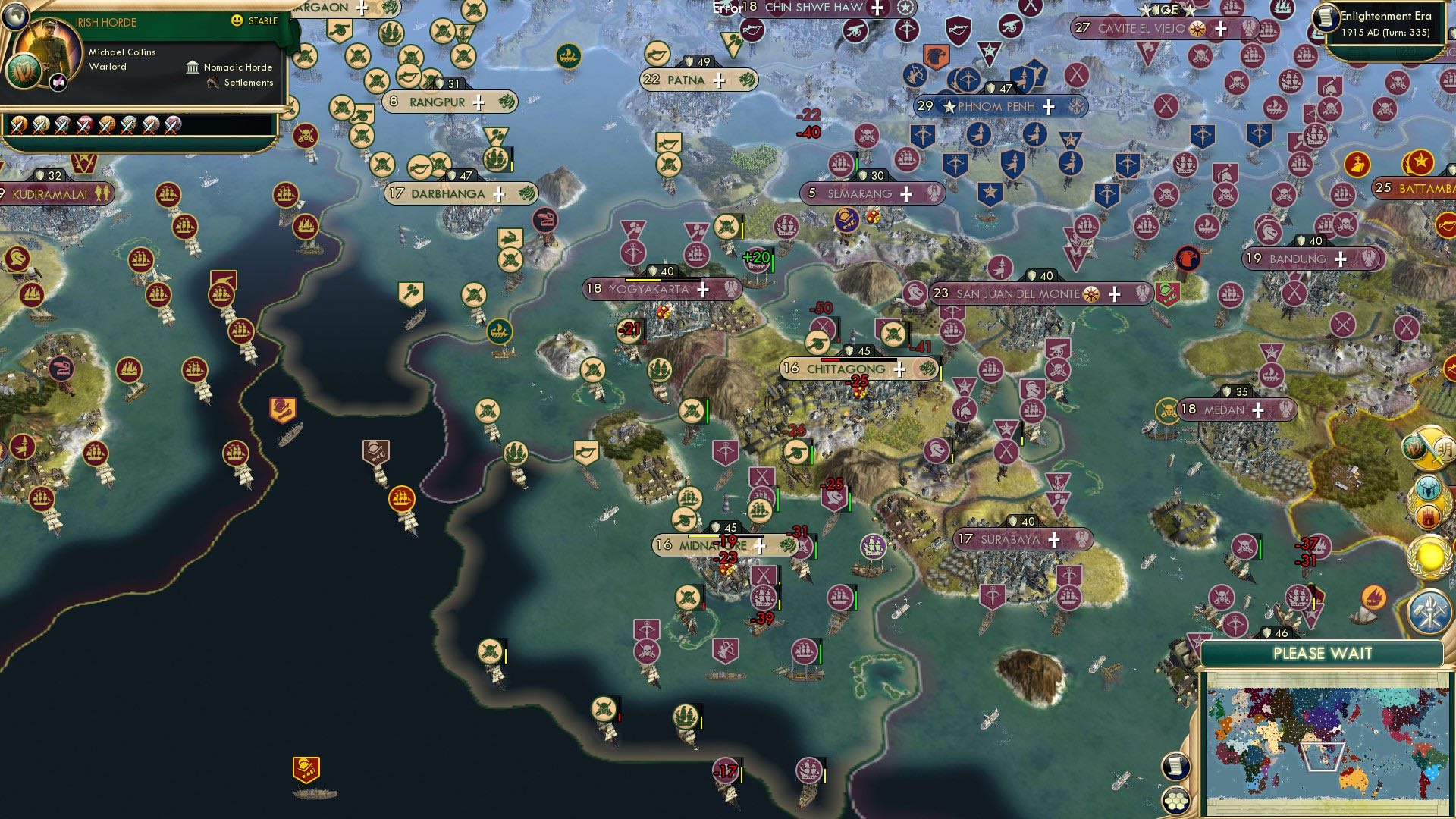Open the strategic view hex icon
This screenshot has height=819, width=1456.
point(1176,802)
